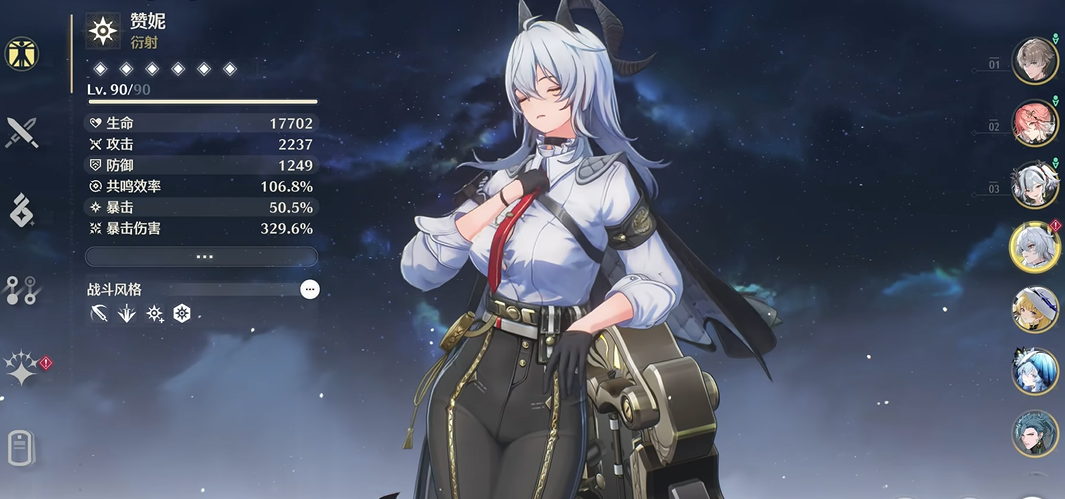Show the skill tree nodes tab
This screenshot has height=499, width=1065.
21,290
